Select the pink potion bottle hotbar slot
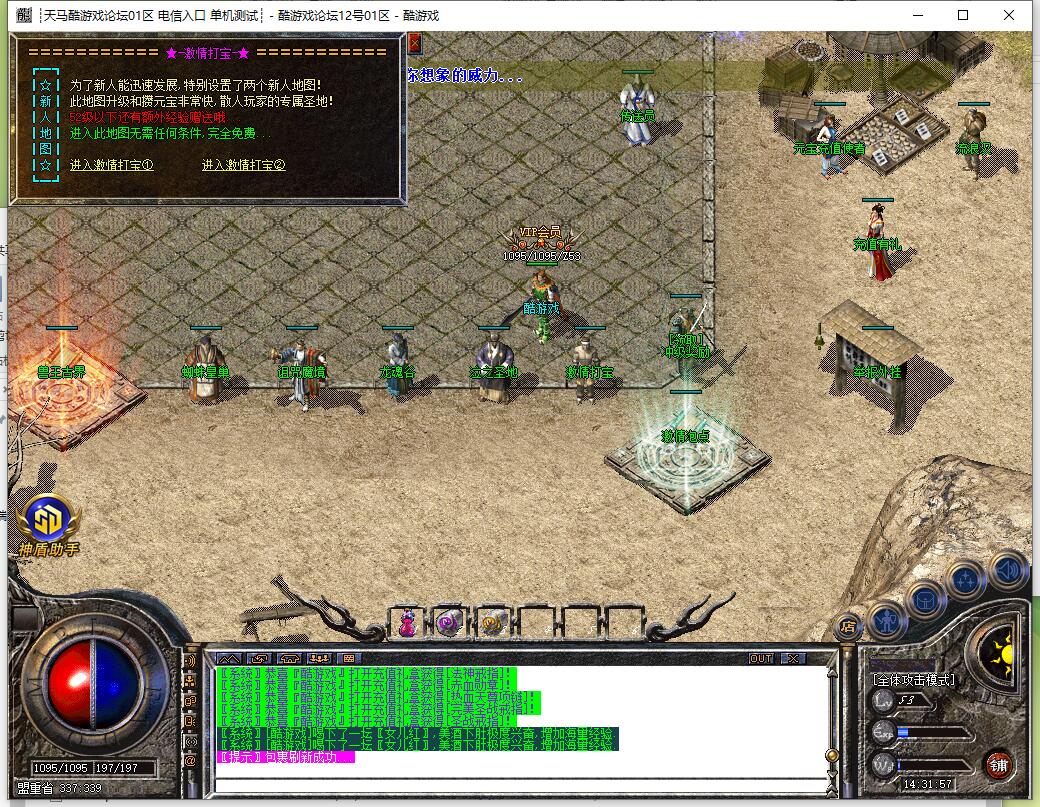Viewport: 1040px width, 807px height. [x=408, y=622]
